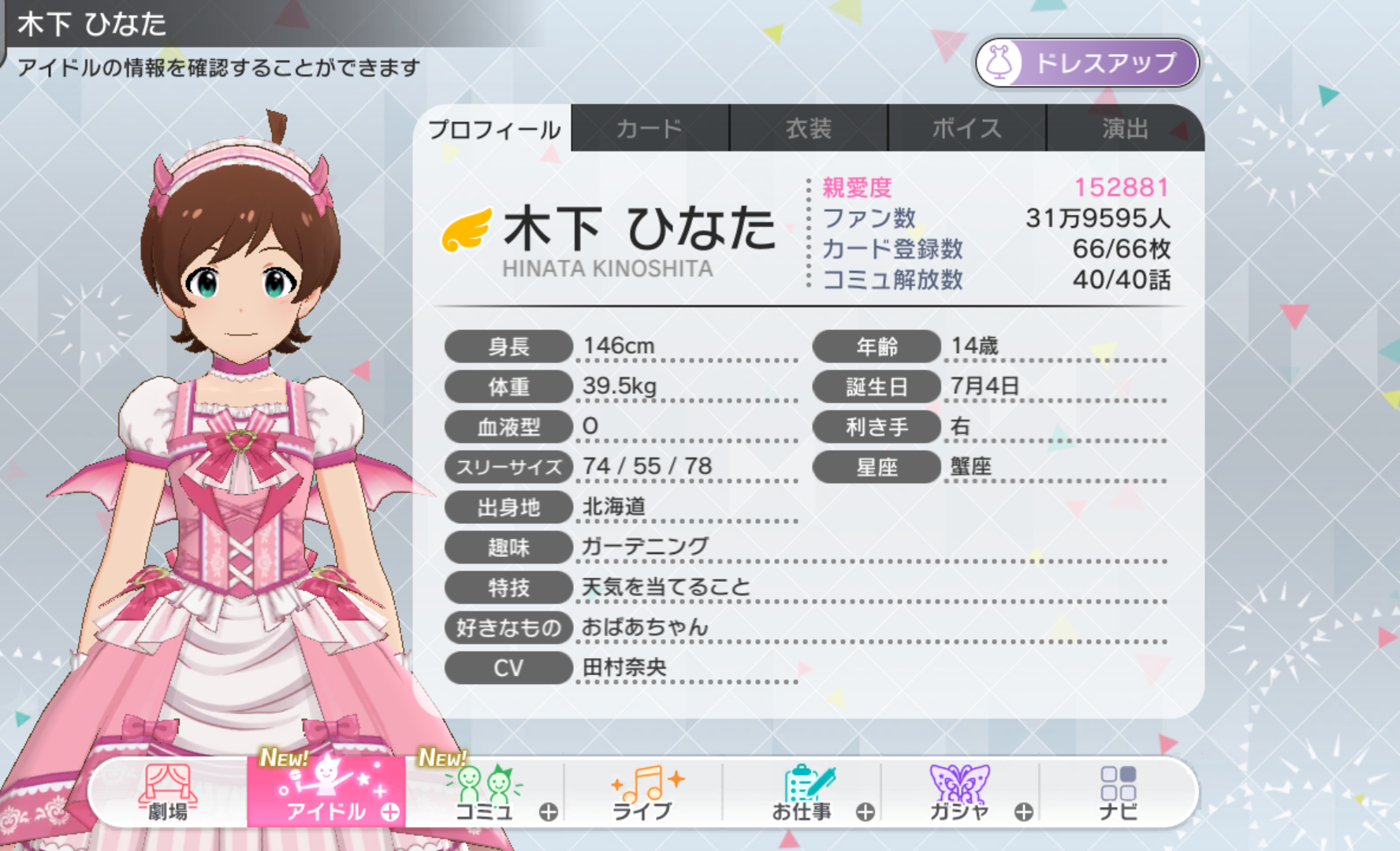Go to 劇場 theater in bottom menu
The height and width of the screenshot is (851, 1400).
click(168, 793)
